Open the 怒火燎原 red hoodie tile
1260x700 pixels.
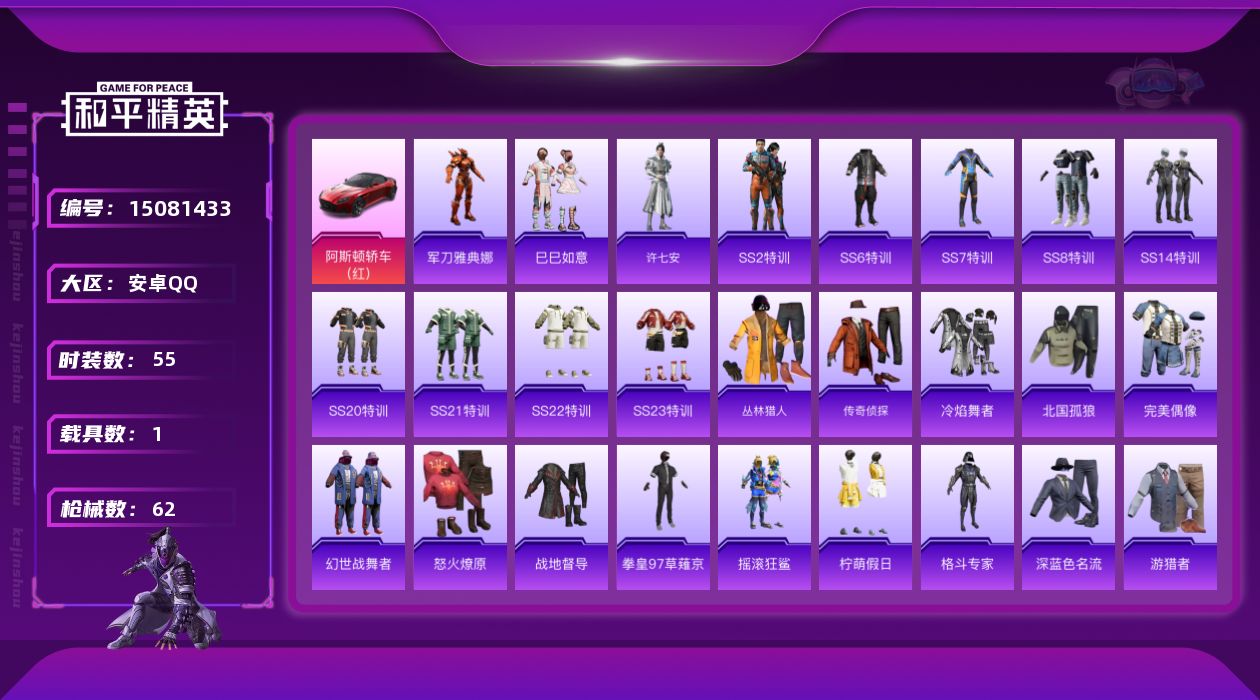coord(460,517)
